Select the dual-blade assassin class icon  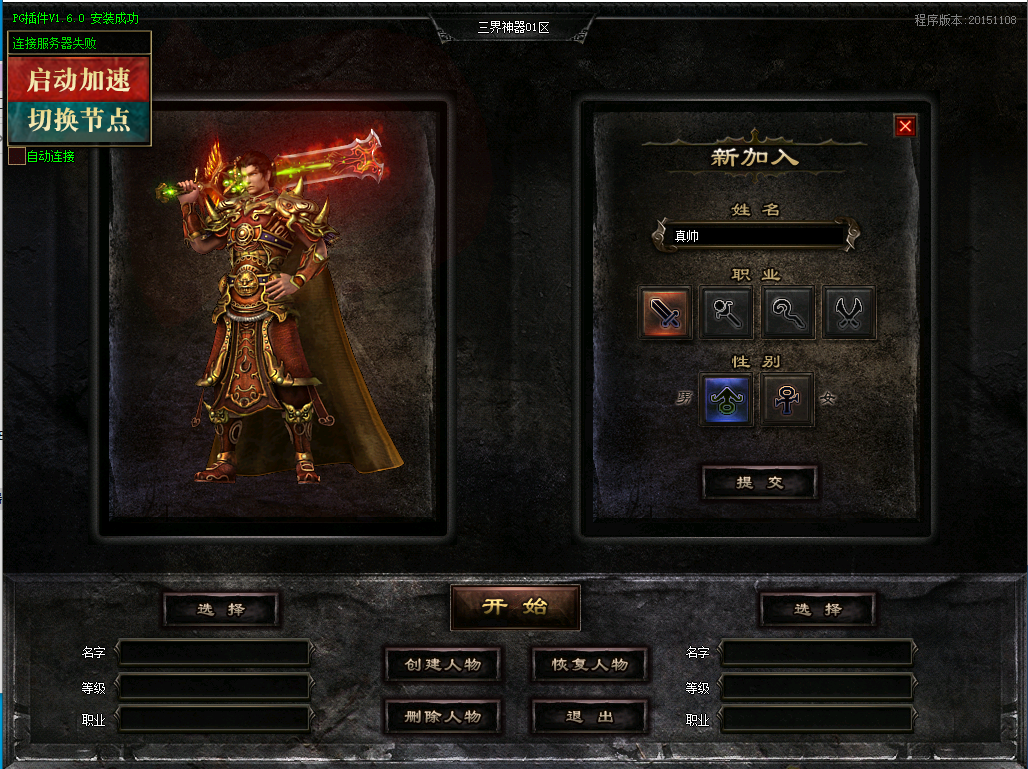tap(849, 313)
